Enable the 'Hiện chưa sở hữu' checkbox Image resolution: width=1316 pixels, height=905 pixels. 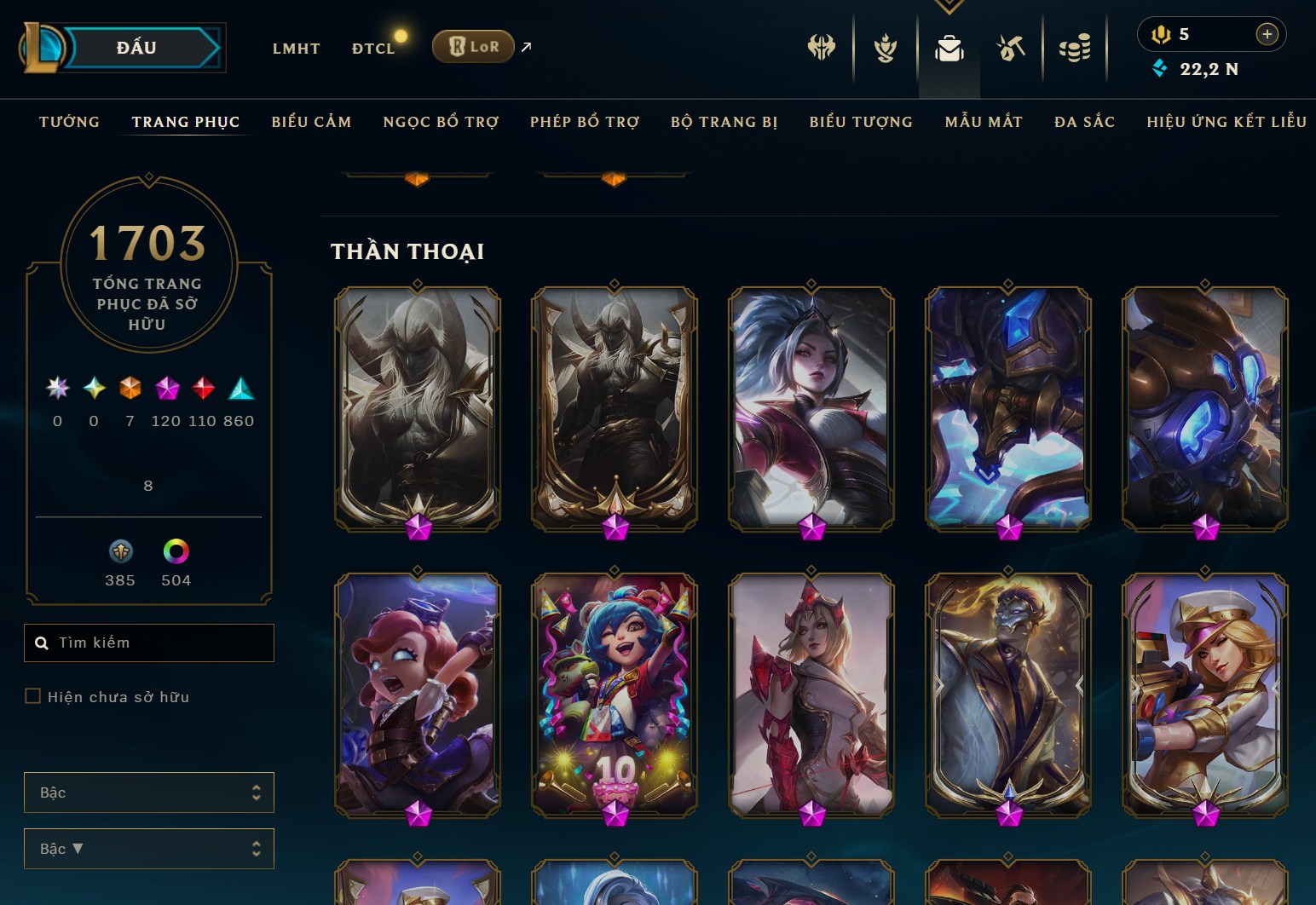coord(33,696)
